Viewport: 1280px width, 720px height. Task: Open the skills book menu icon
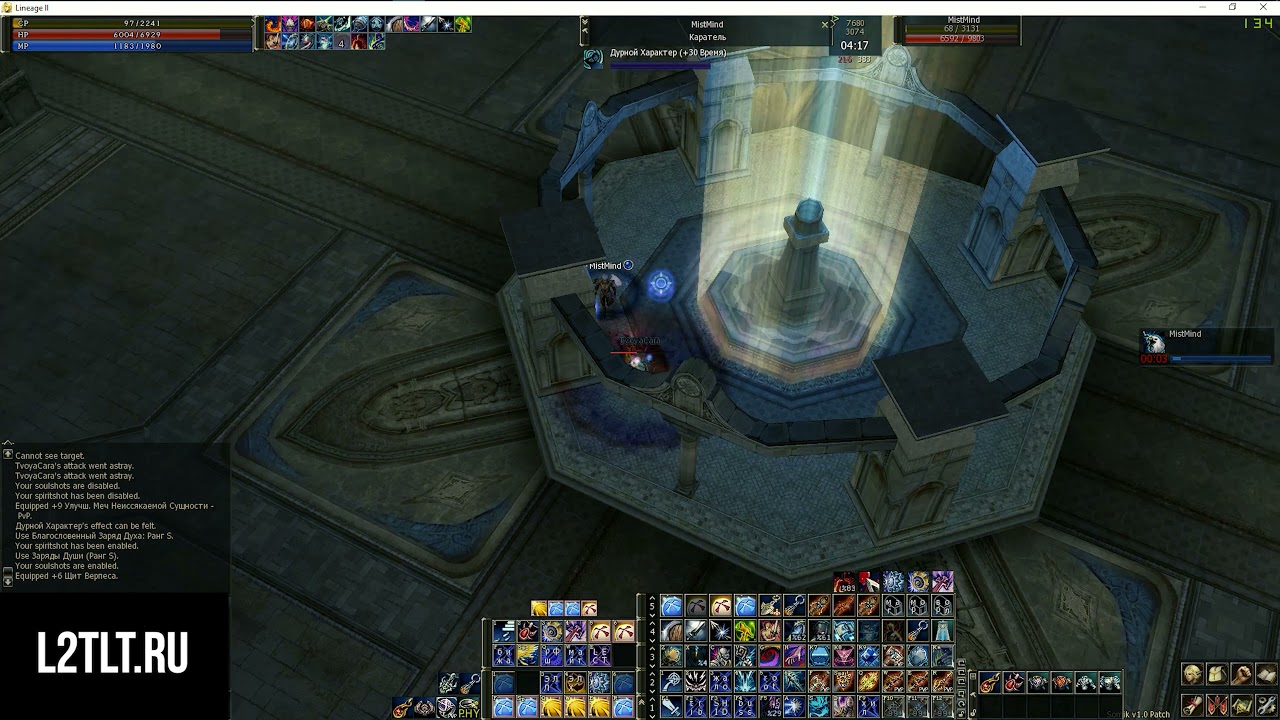(1266, 674)
